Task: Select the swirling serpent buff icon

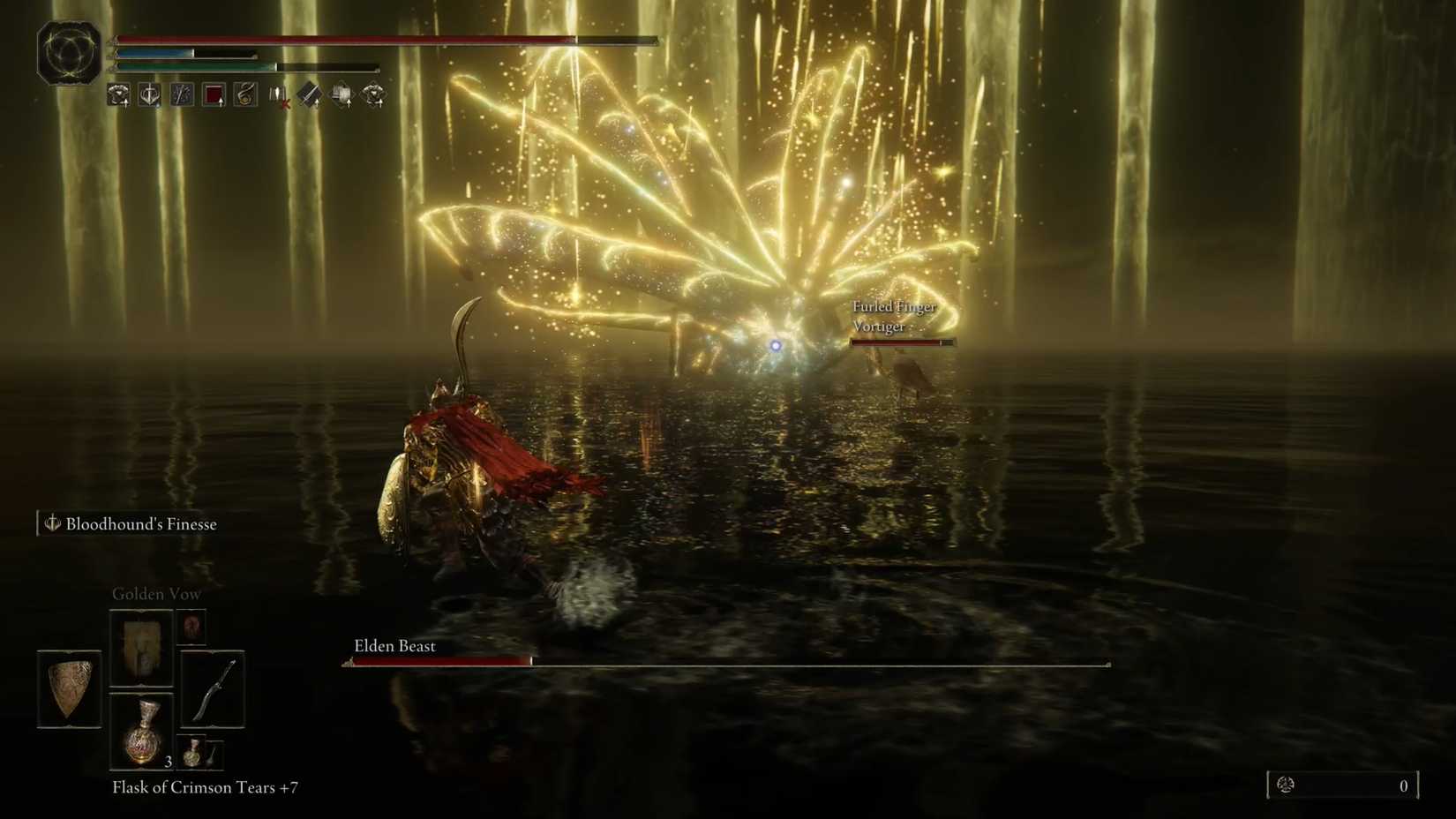Action: (245, 94)
